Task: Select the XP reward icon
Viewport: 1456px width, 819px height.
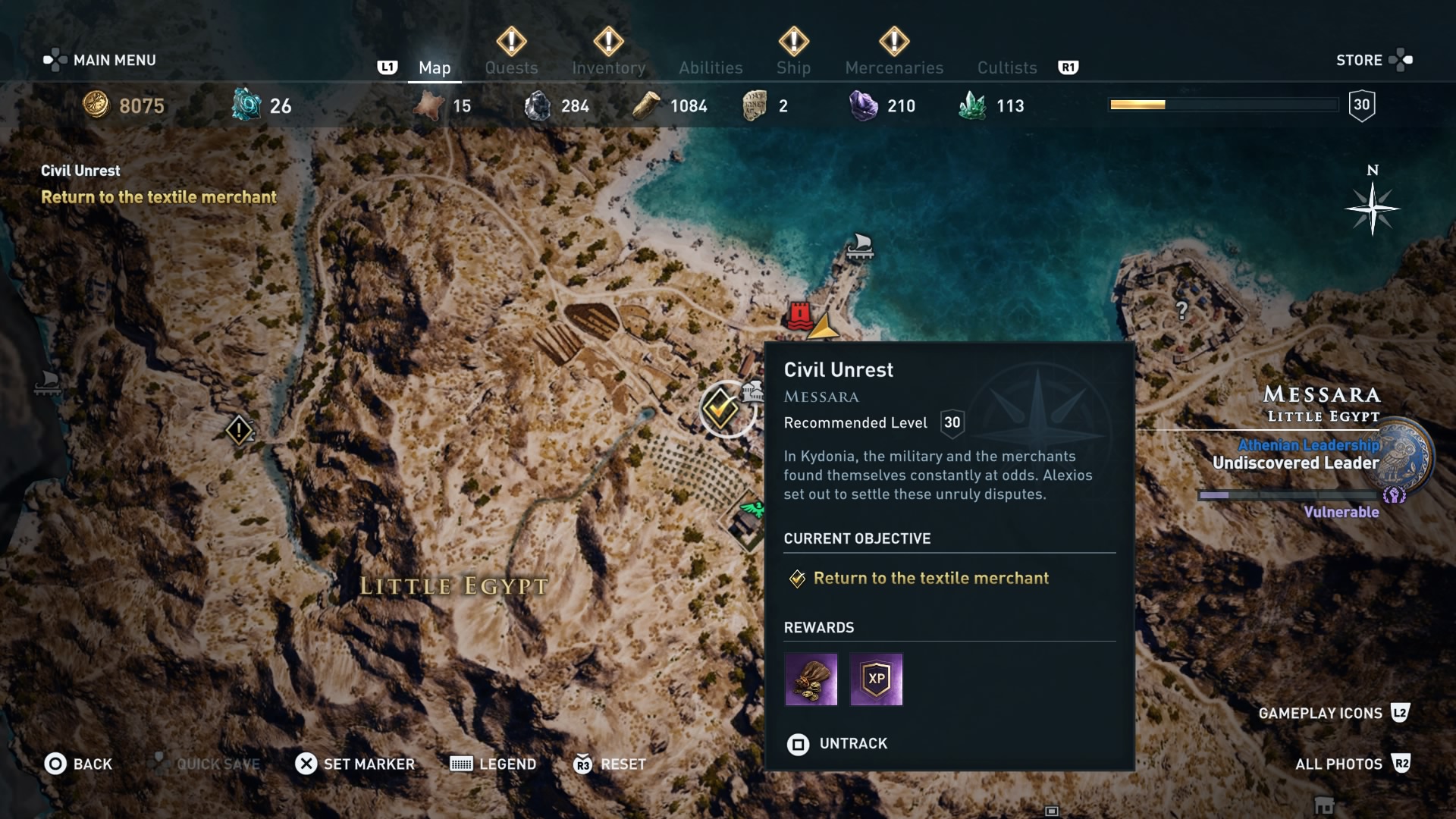Action: 877,679
